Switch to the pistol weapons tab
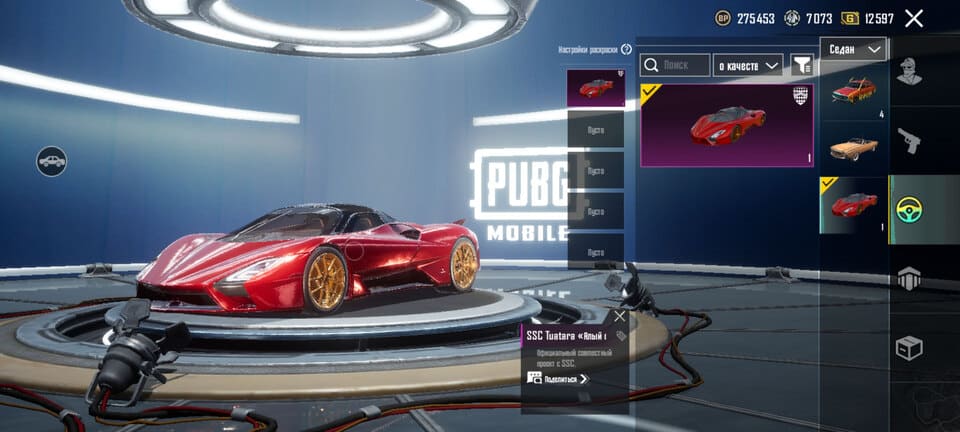The image size is (960, 432). (909, 140)
